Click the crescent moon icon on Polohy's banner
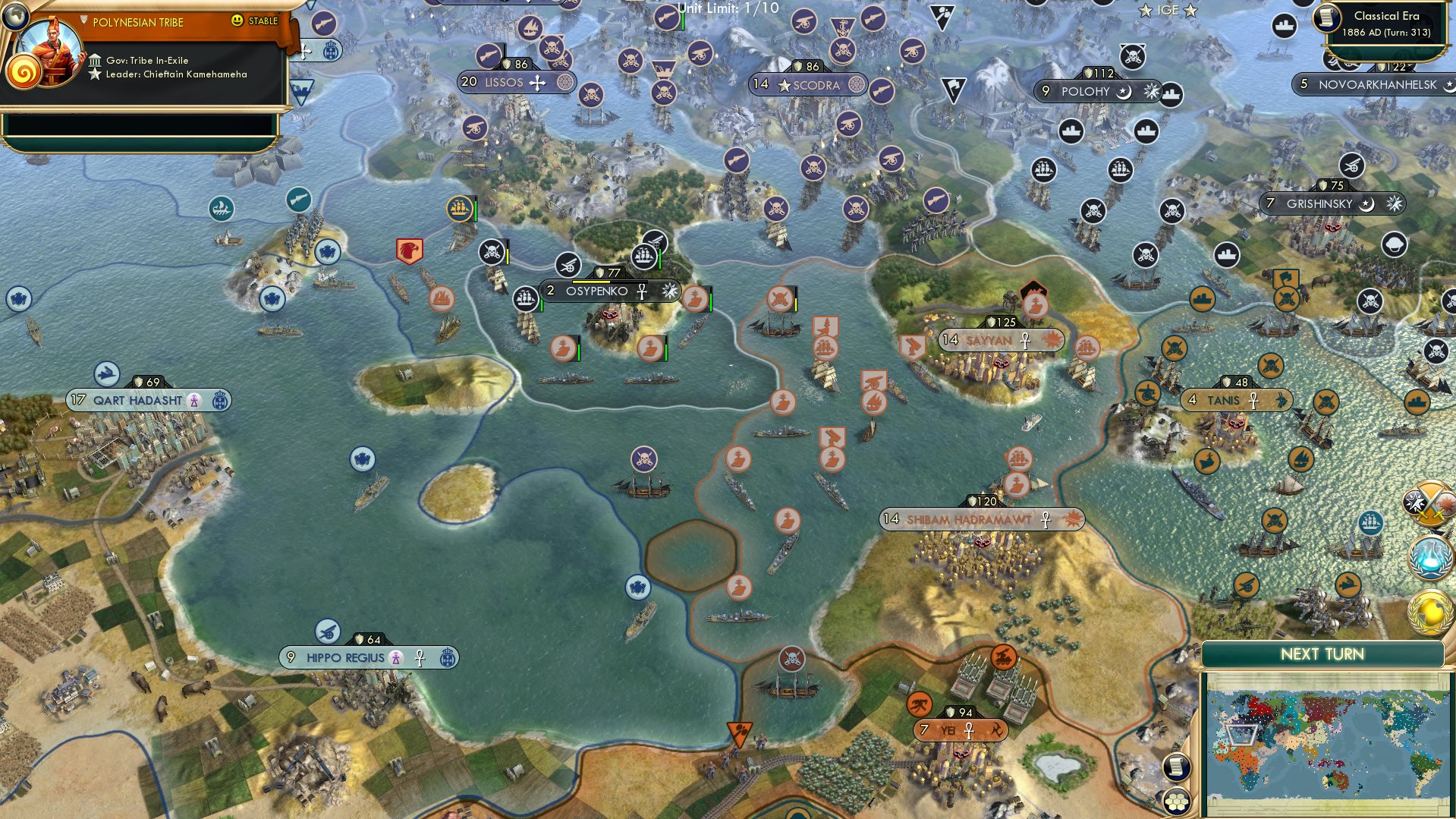The width and height of the screenshot is (1456, 819). 1123,93
